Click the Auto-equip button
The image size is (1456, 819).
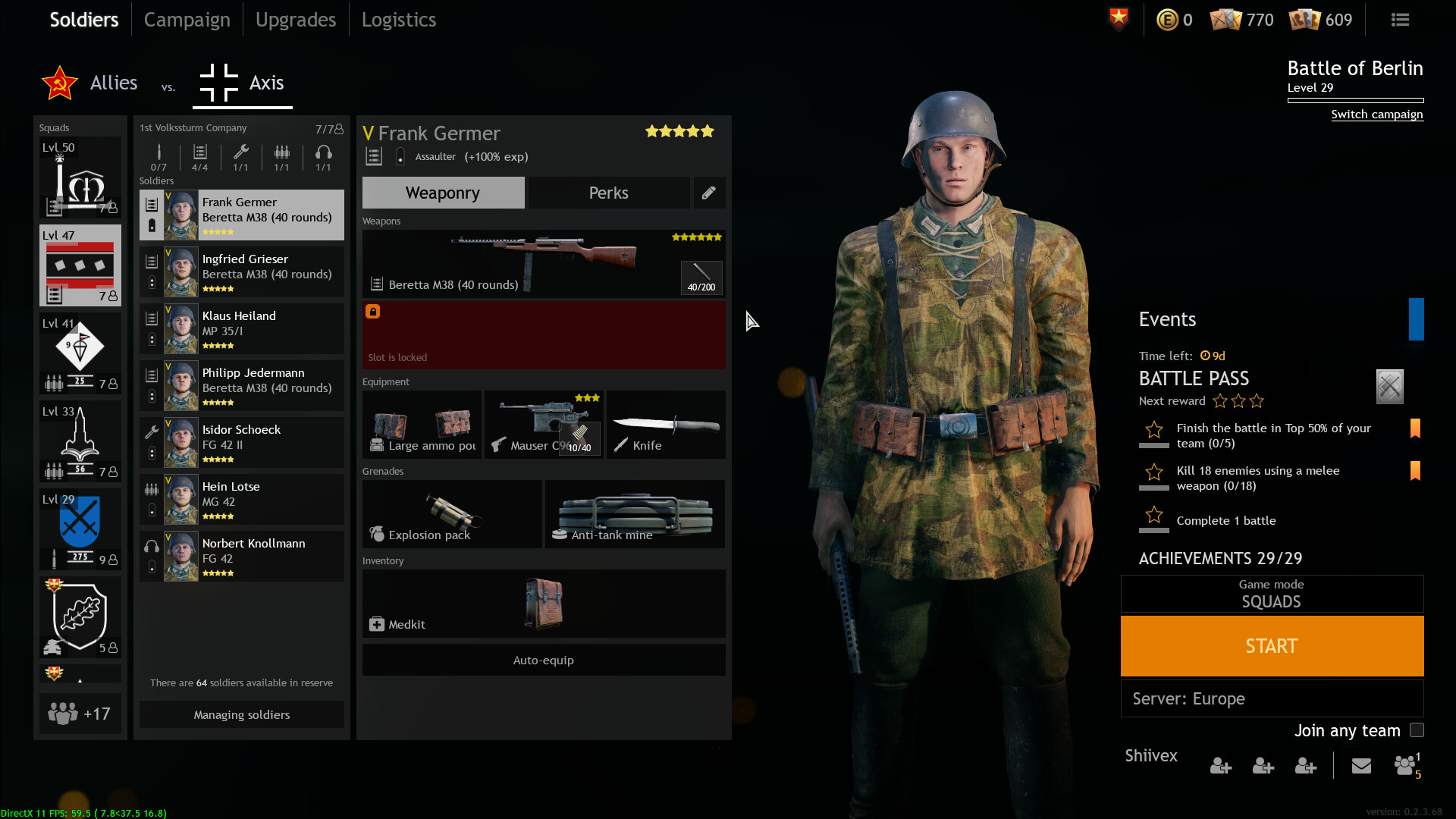point(543,660)
